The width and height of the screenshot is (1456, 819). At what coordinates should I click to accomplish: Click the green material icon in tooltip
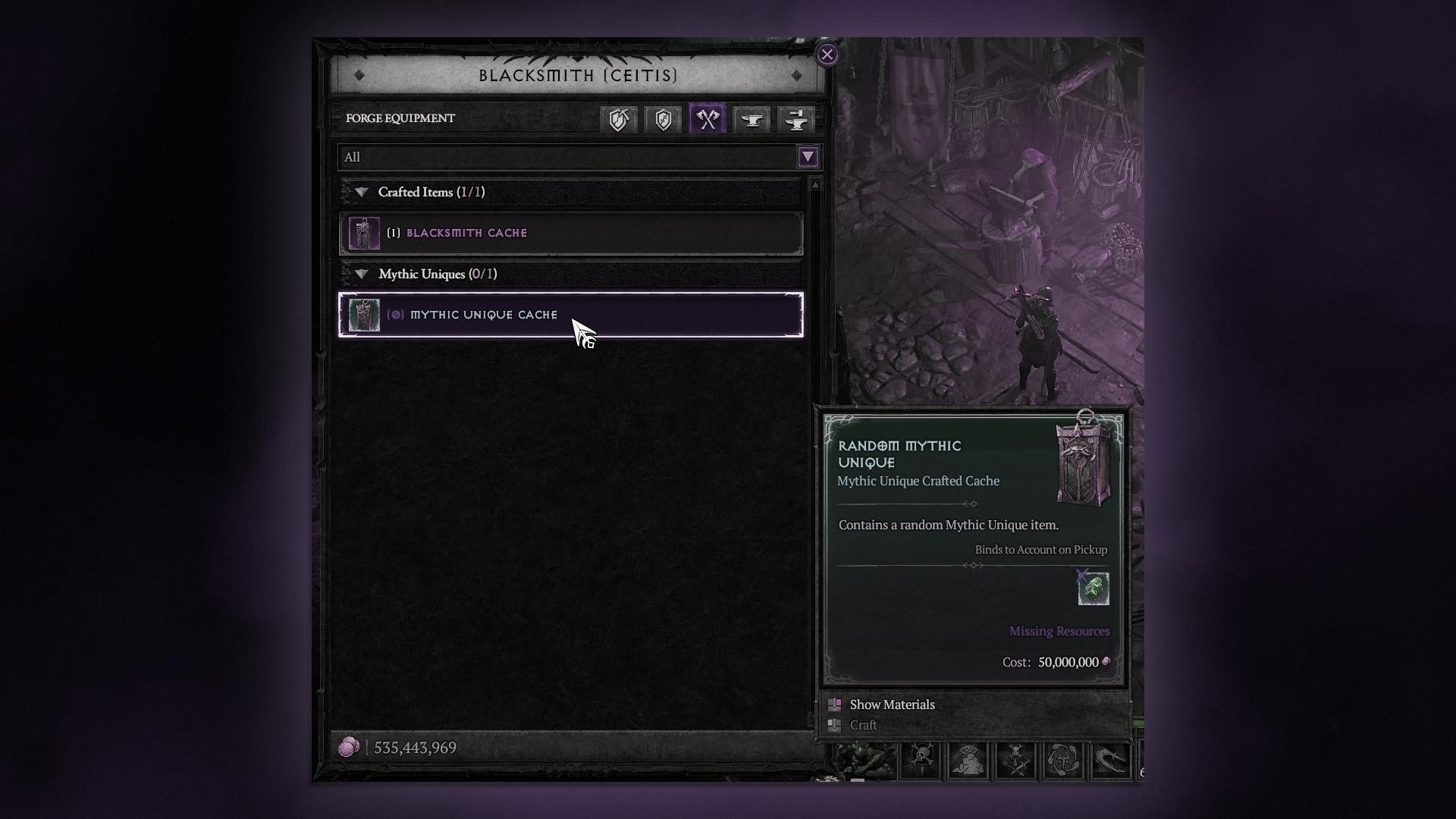click(x=1093, y=589)
